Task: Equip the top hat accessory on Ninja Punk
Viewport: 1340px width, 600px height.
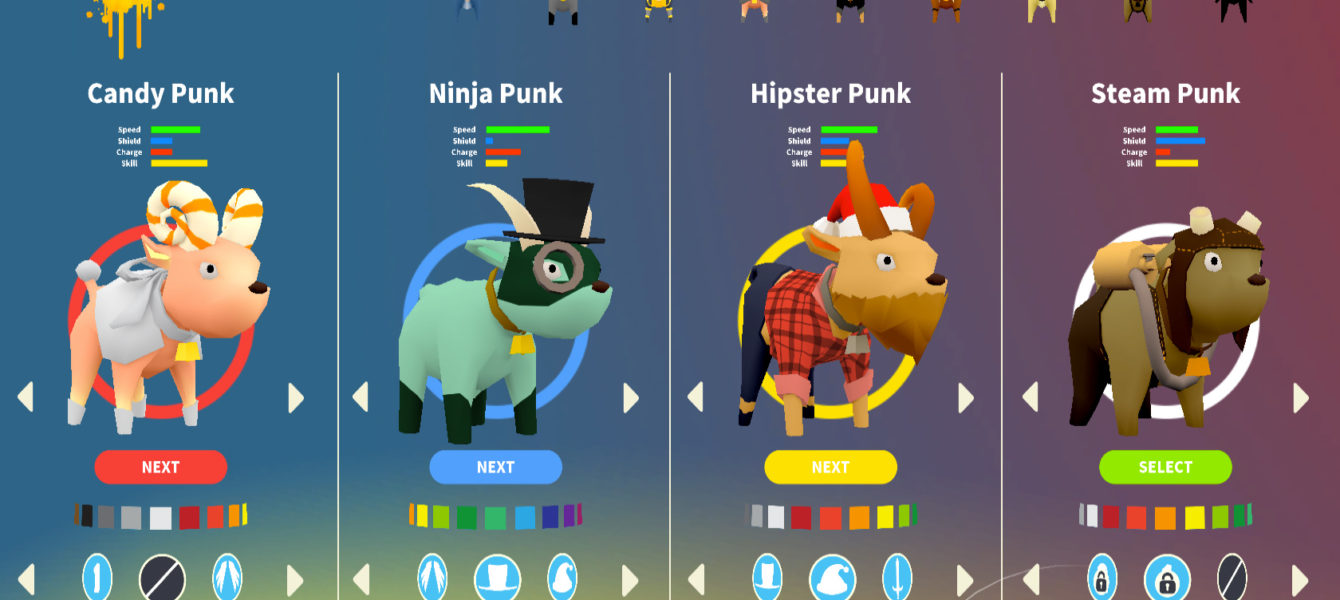Action: 497,579
